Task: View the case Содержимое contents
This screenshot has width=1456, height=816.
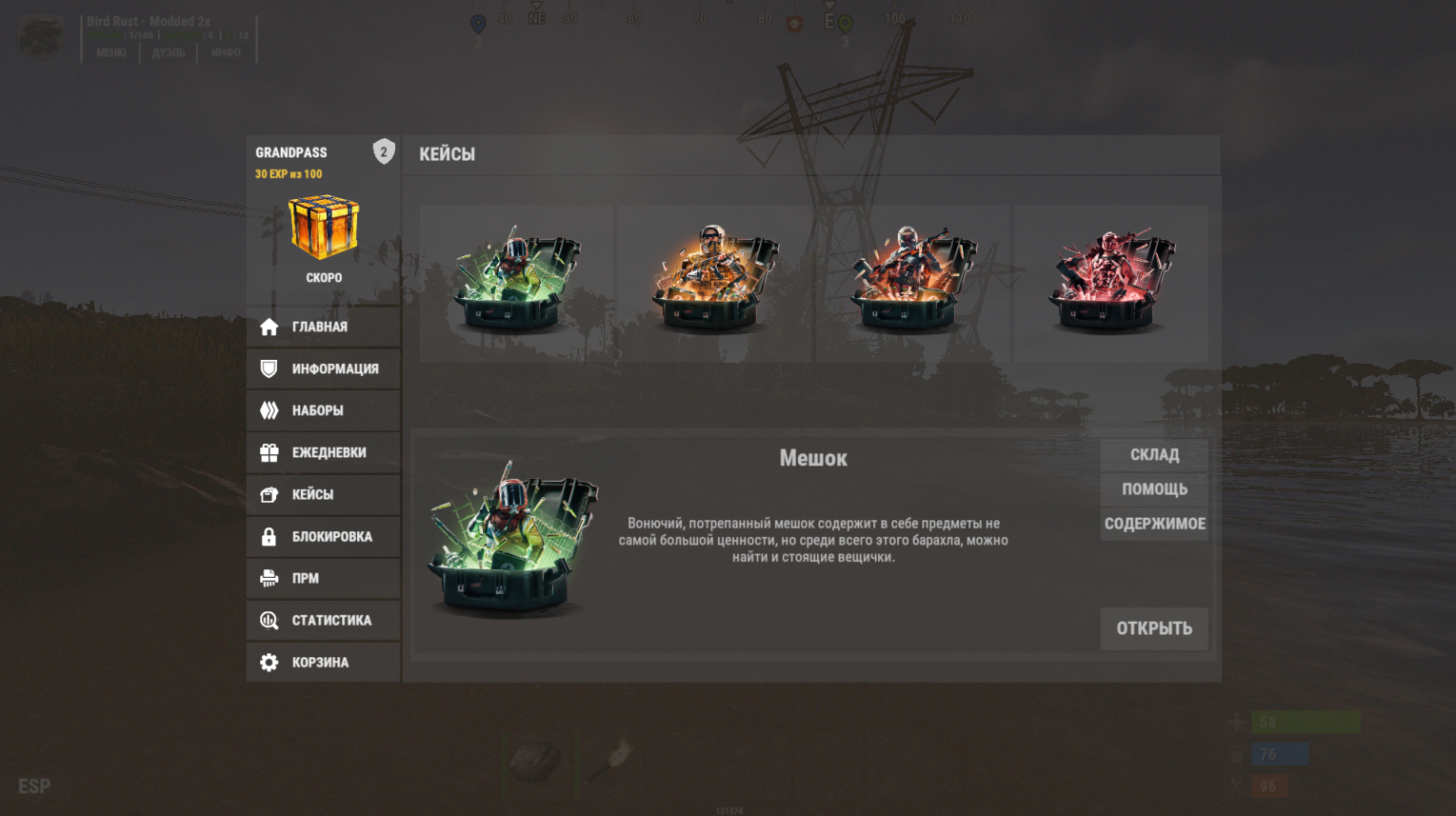Action: pyautogui.click(x=1154, y=524)
